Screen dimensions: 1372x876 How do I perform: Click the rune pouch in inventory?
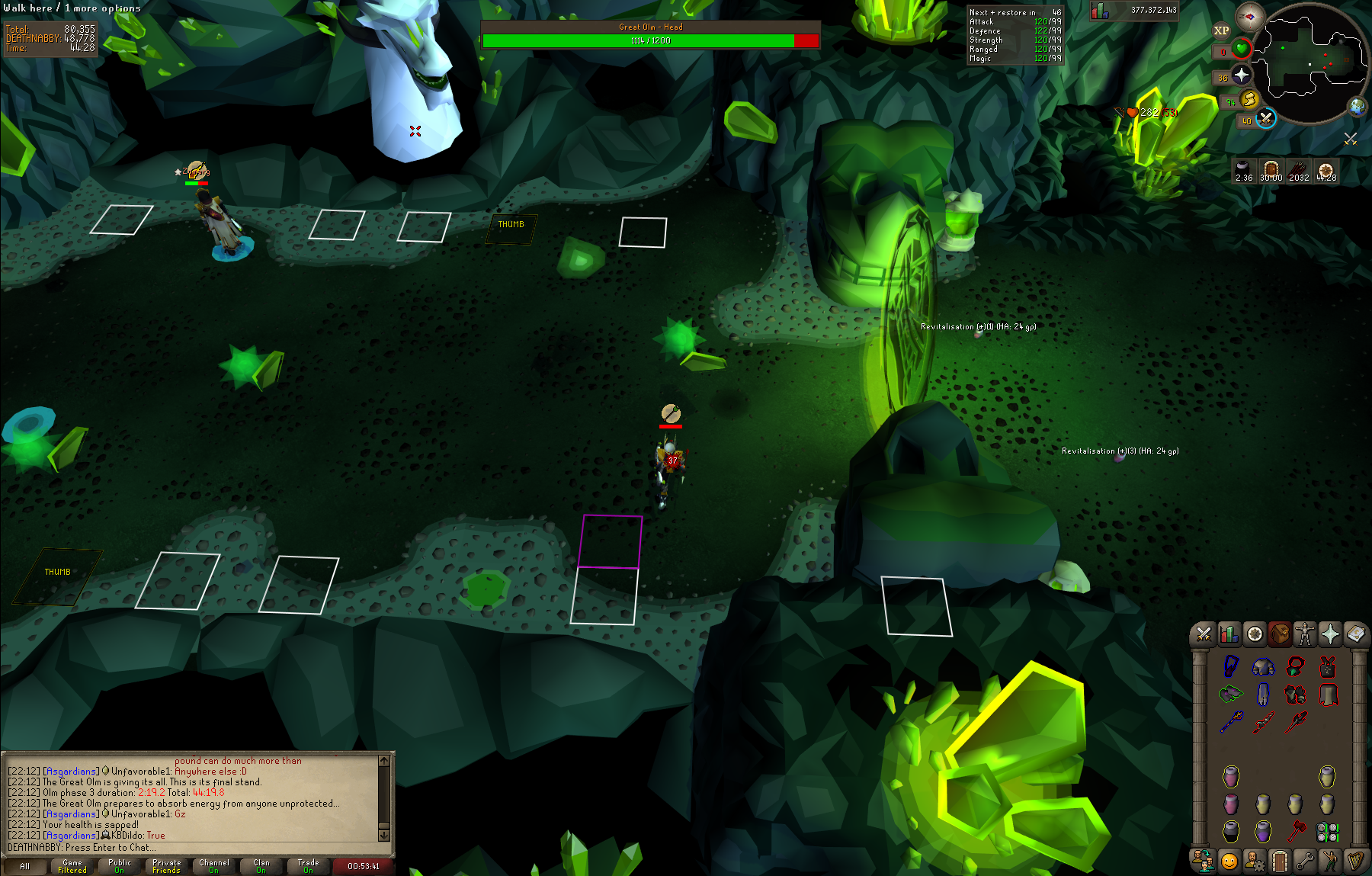1327,830
